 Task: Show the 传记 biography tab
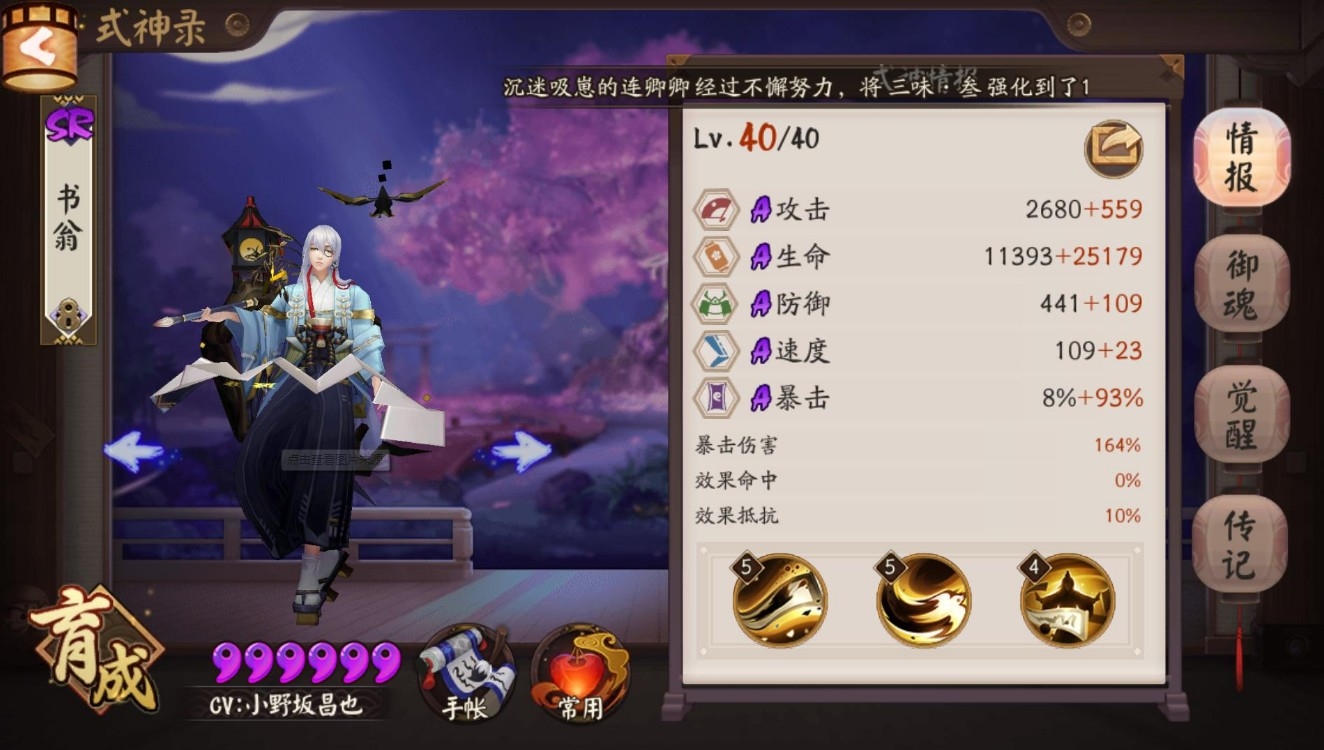1239,543
